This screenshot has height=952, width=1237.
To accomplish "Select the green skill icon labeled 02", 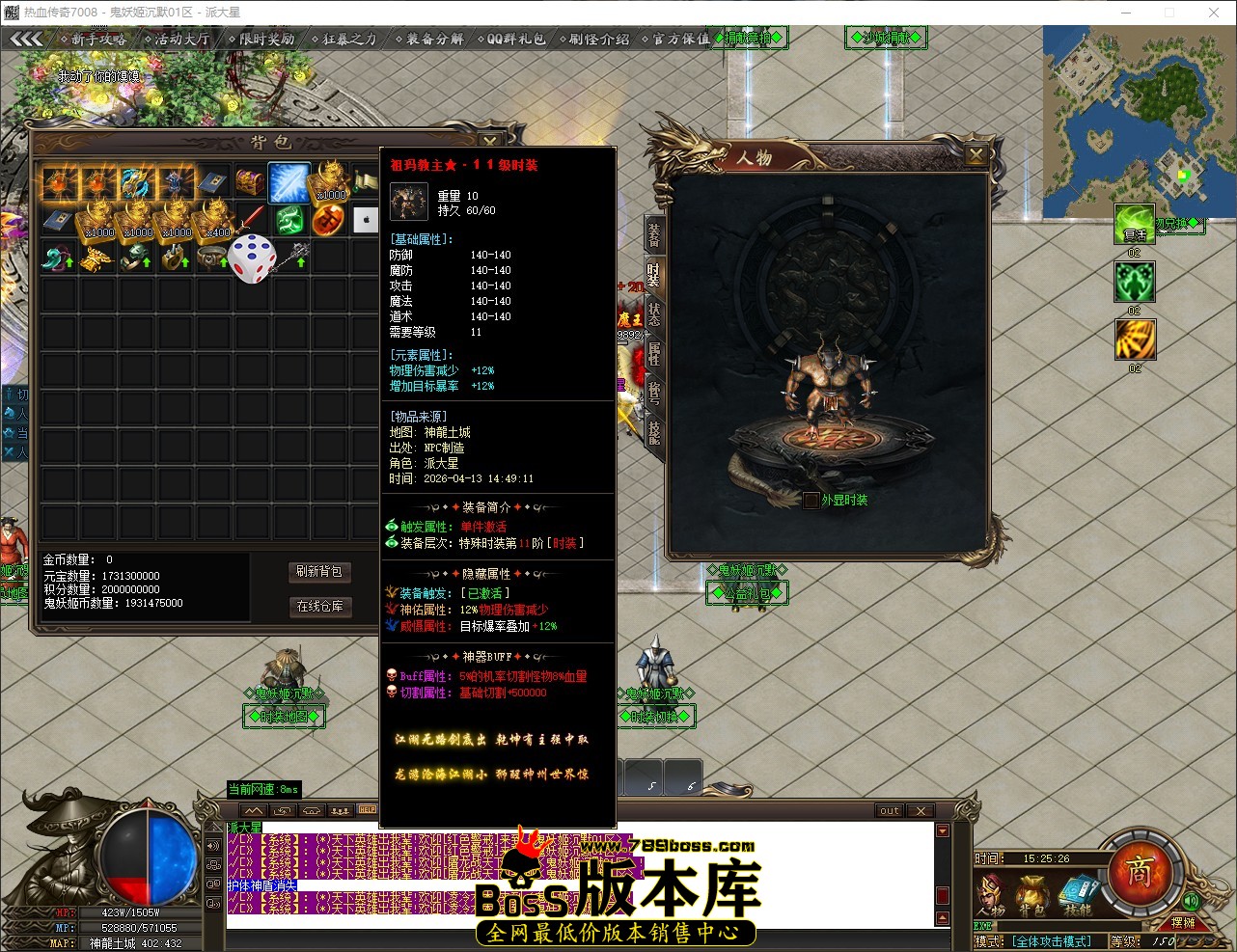I will [1135, 282].
